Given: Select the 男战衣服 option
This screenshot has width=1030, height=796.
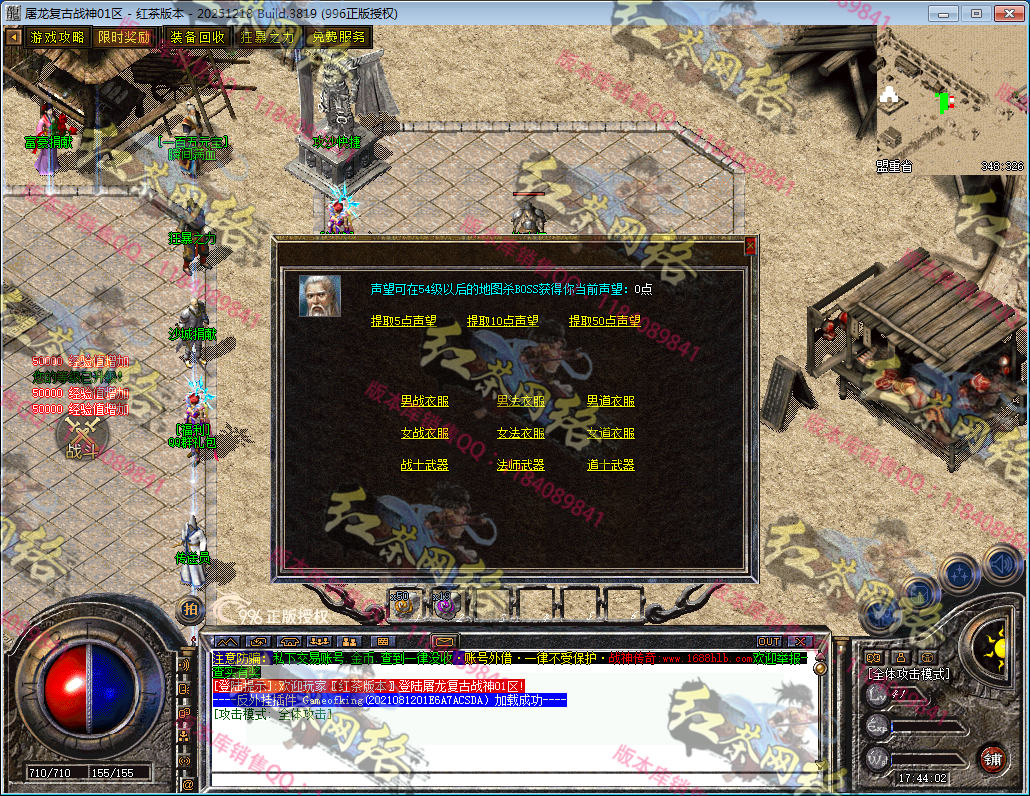Looking at the screenshot, I should [x=424, y=401].
